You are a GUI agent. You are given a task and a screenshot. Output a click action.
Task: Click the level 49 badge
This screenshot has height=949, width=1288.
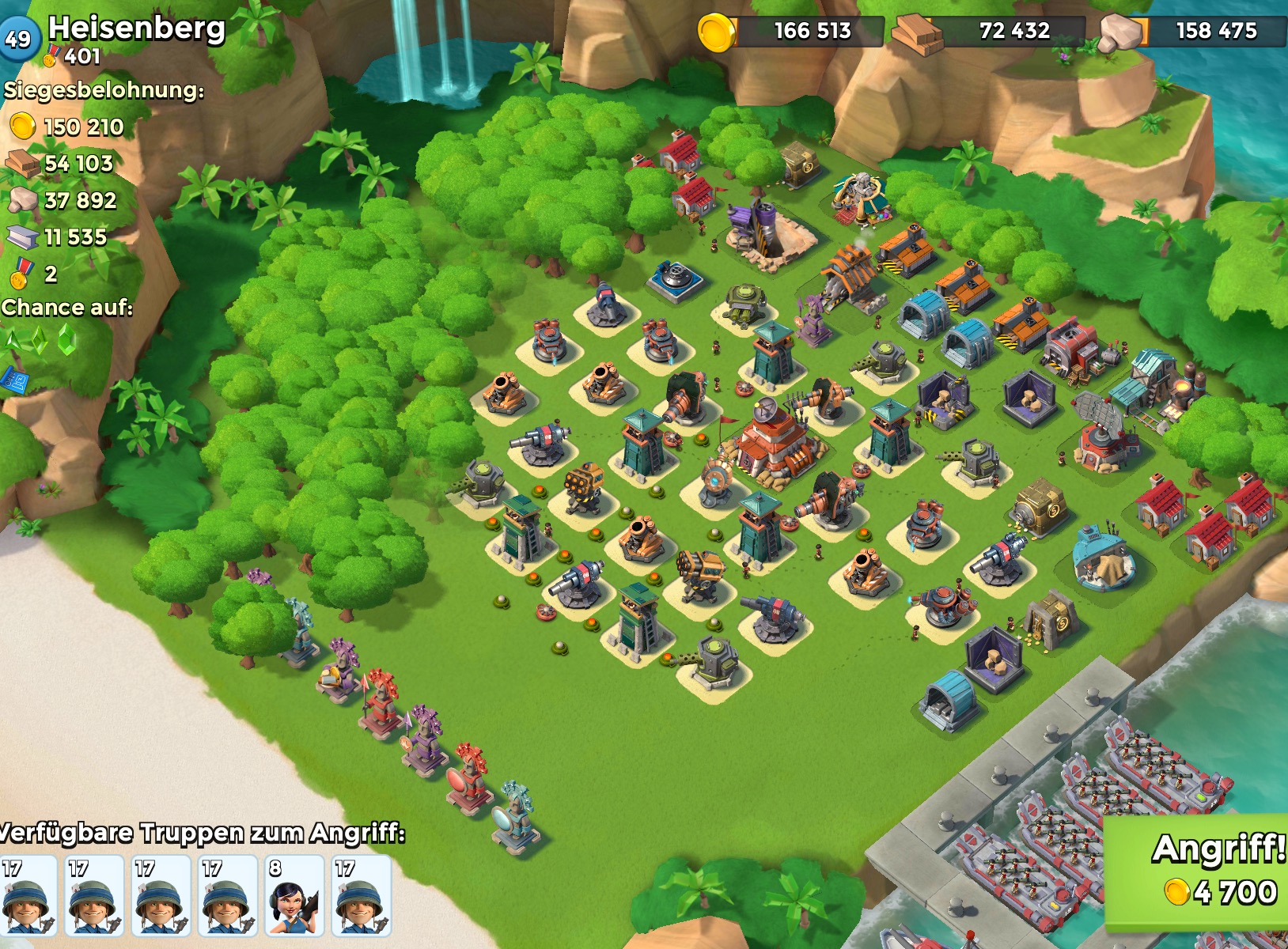19,37
